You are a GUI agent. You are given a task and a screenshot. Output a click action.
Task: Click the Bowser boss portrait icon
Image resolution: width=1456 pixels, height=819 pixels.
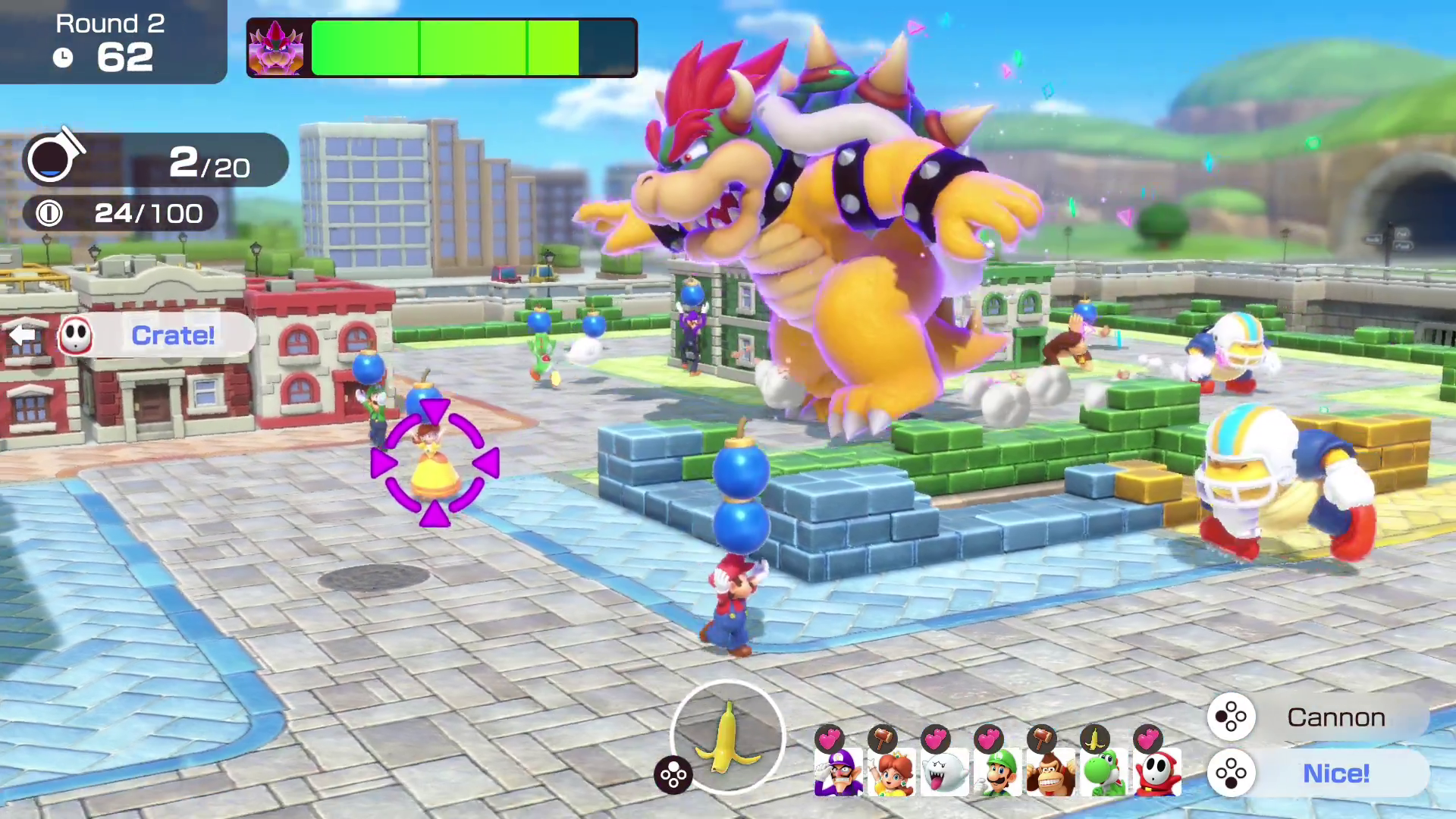click(x=277, y=49)
